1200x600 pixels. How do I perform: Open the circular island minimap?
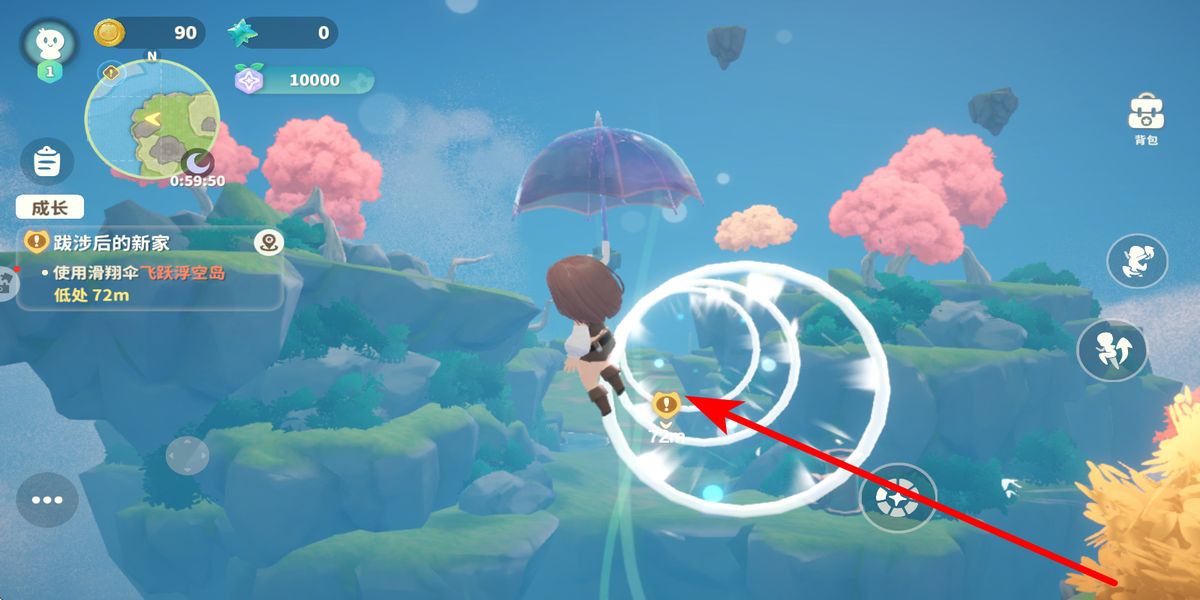click(152, 120)
